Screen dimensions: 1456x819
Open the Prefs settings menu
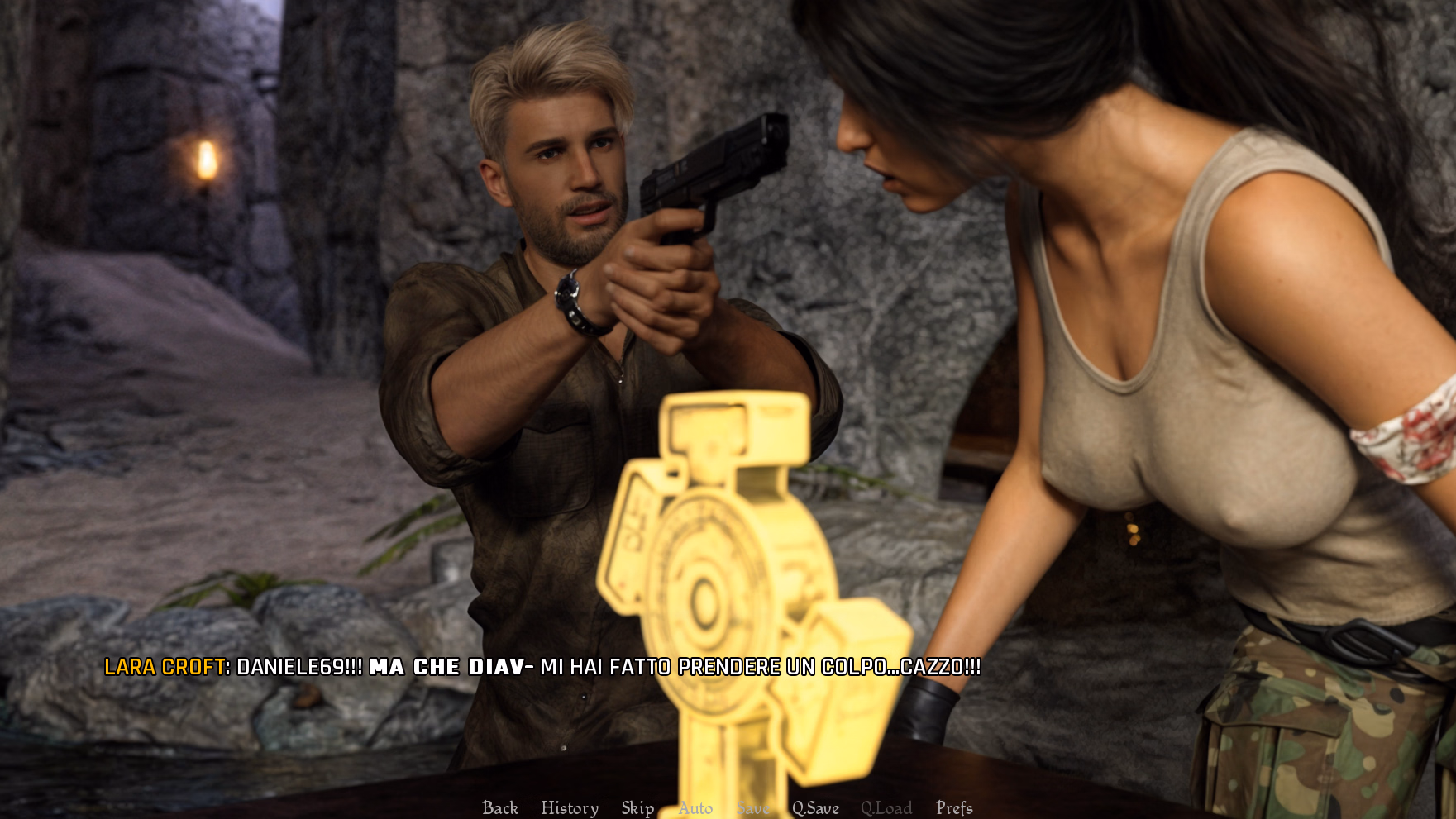pyautogui.click(x=954, y=807)
